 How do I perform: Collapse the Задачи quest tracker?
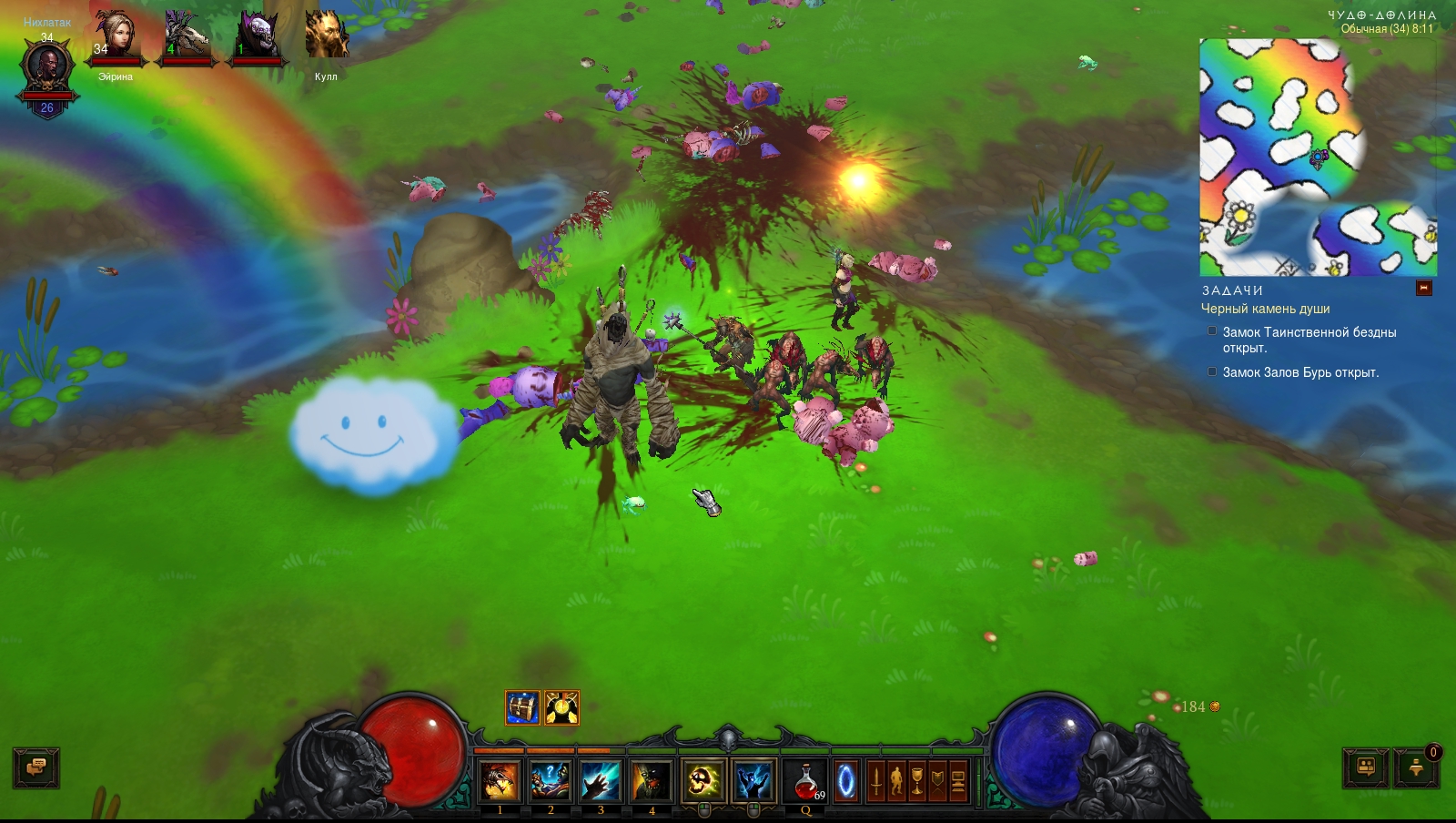pyautogui.click(x=1424, y=289)
